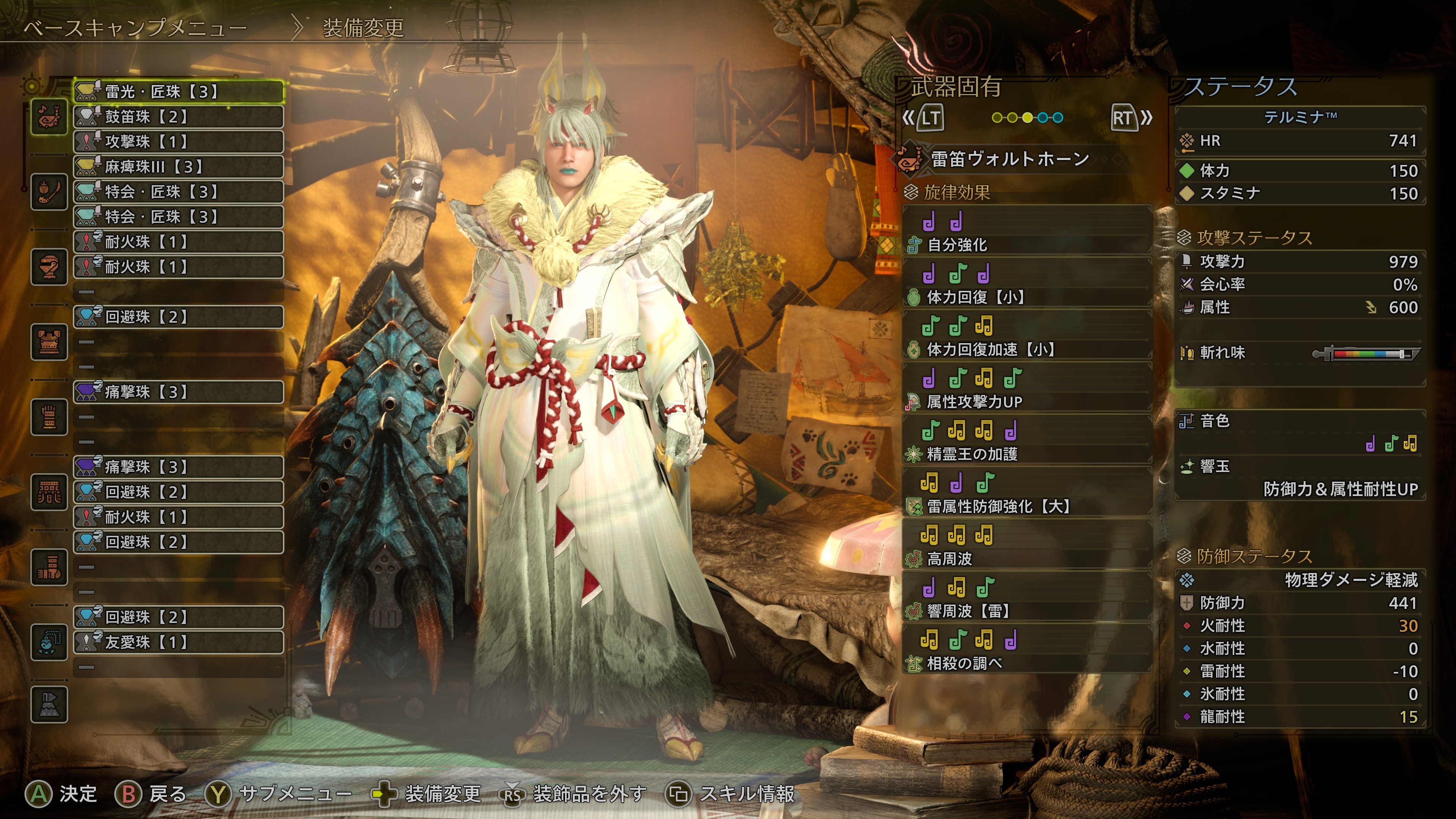Choose the 友愛珠【1】 decoration slot

(x=178, y=642)
